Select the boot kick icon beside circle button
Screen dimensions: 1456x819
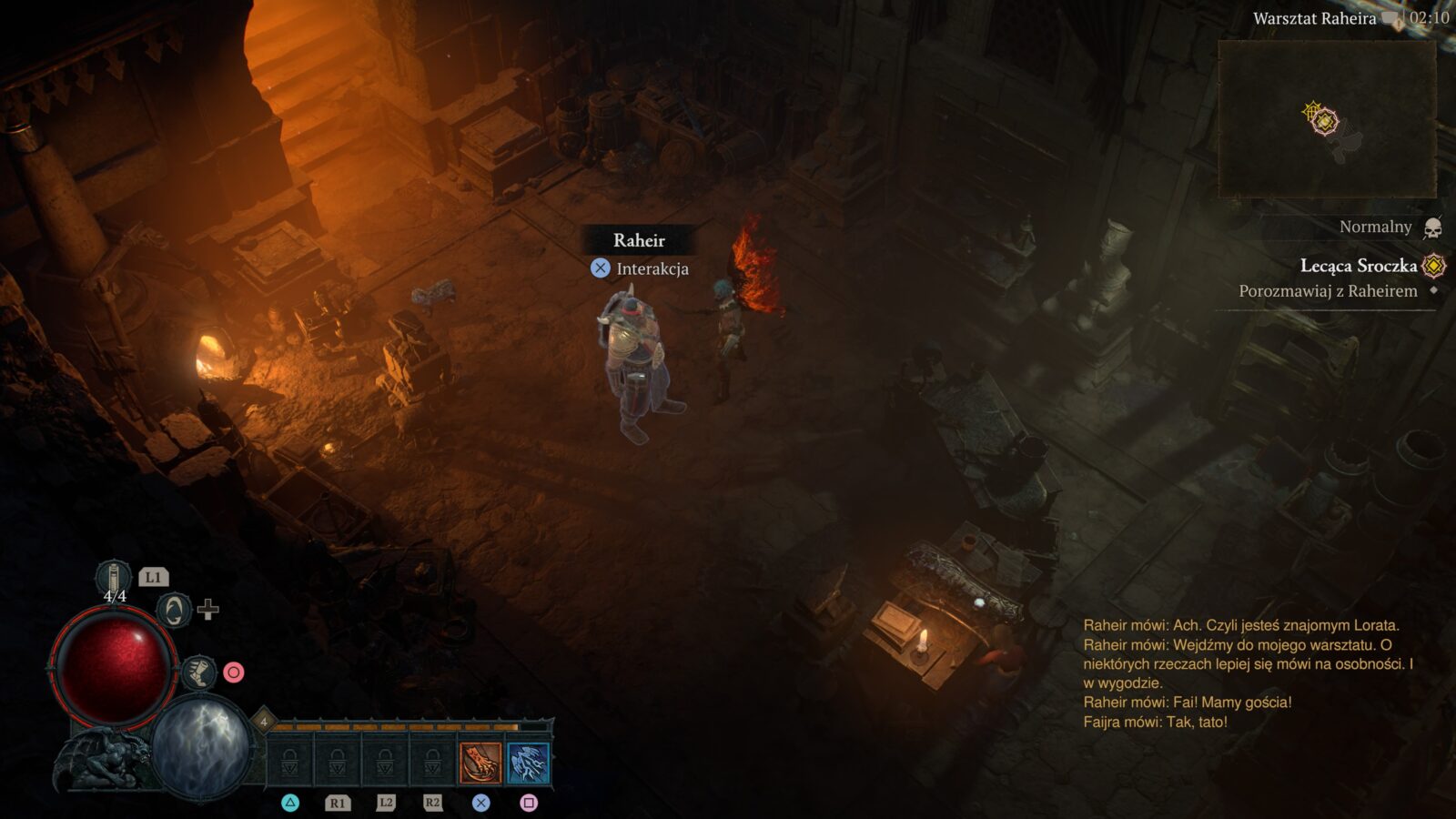point(202,673)
